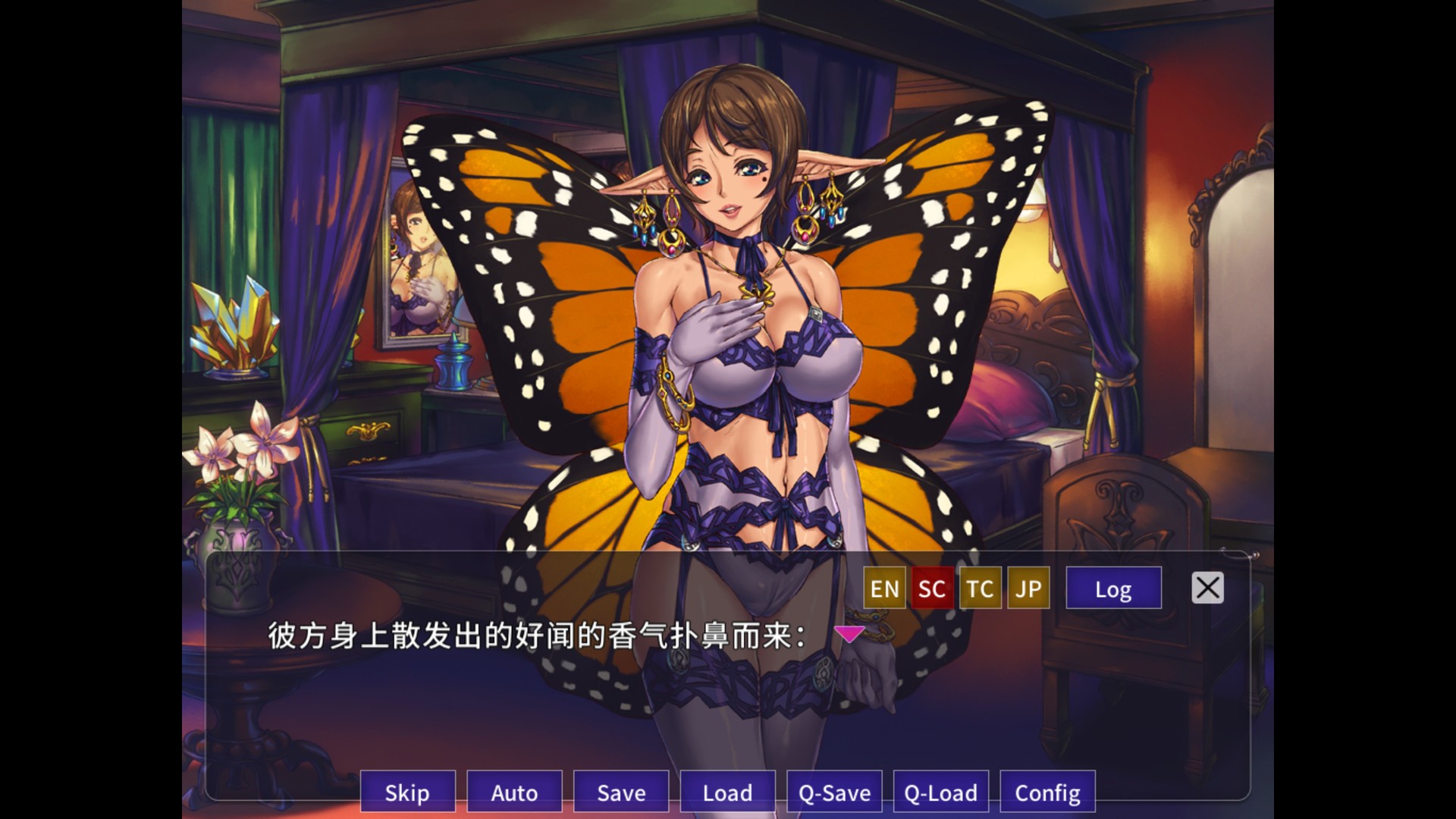Screen dimensions: 1456x819
Task: Enable Auto mode for automatic text advance
Action: point(514,793)
